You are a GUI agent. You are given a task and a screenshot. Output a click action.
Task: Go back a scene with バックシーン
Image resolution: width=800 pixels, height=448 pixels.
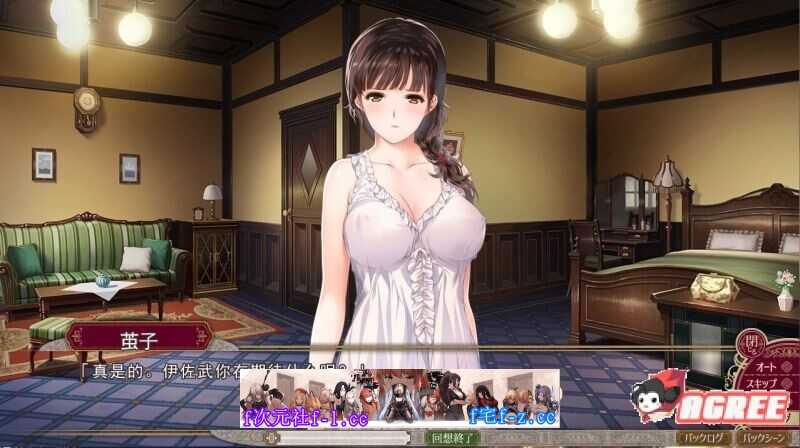click(767, 437)
